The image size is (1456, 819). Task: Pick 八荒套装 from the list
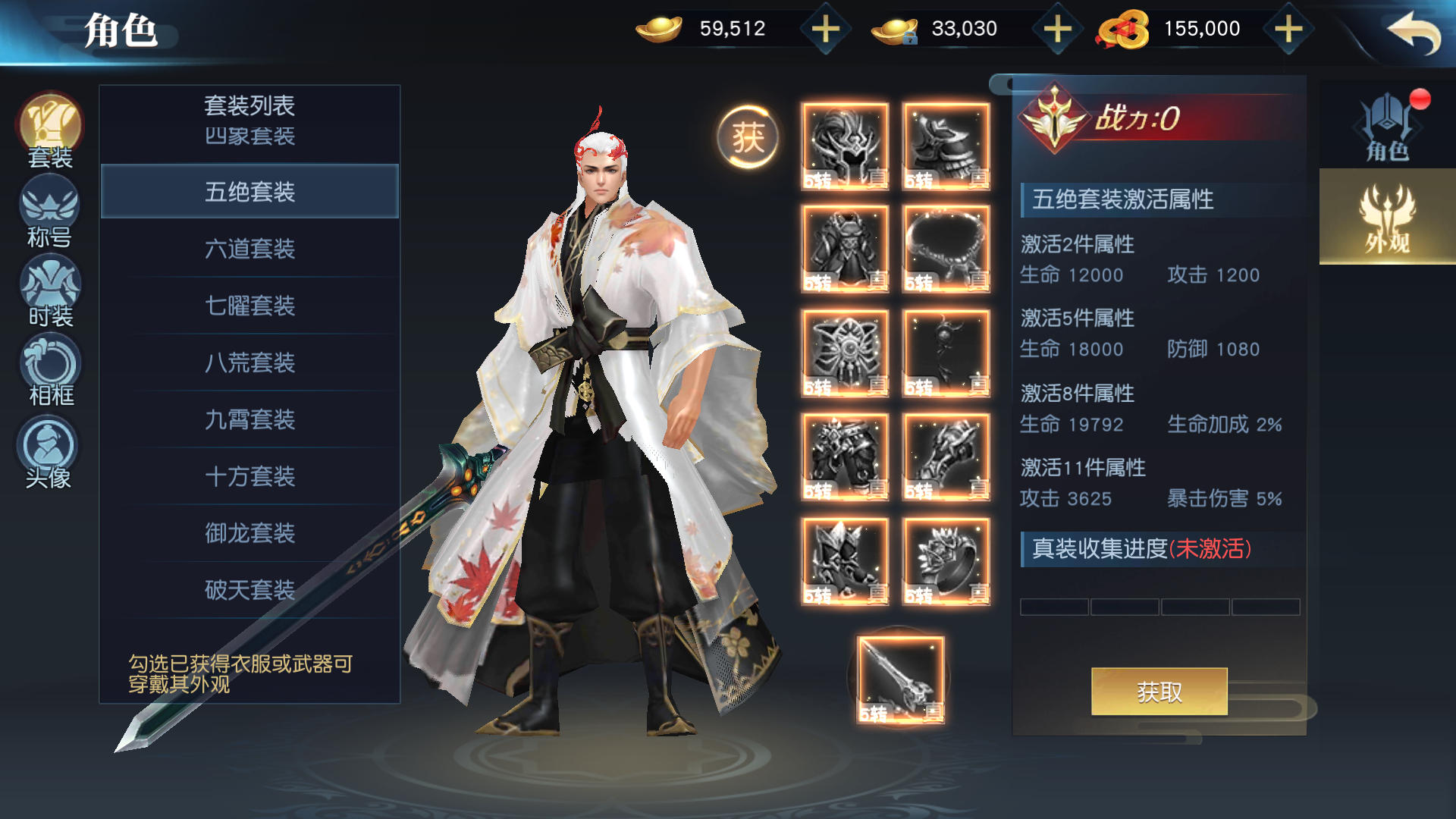[249, 362]
